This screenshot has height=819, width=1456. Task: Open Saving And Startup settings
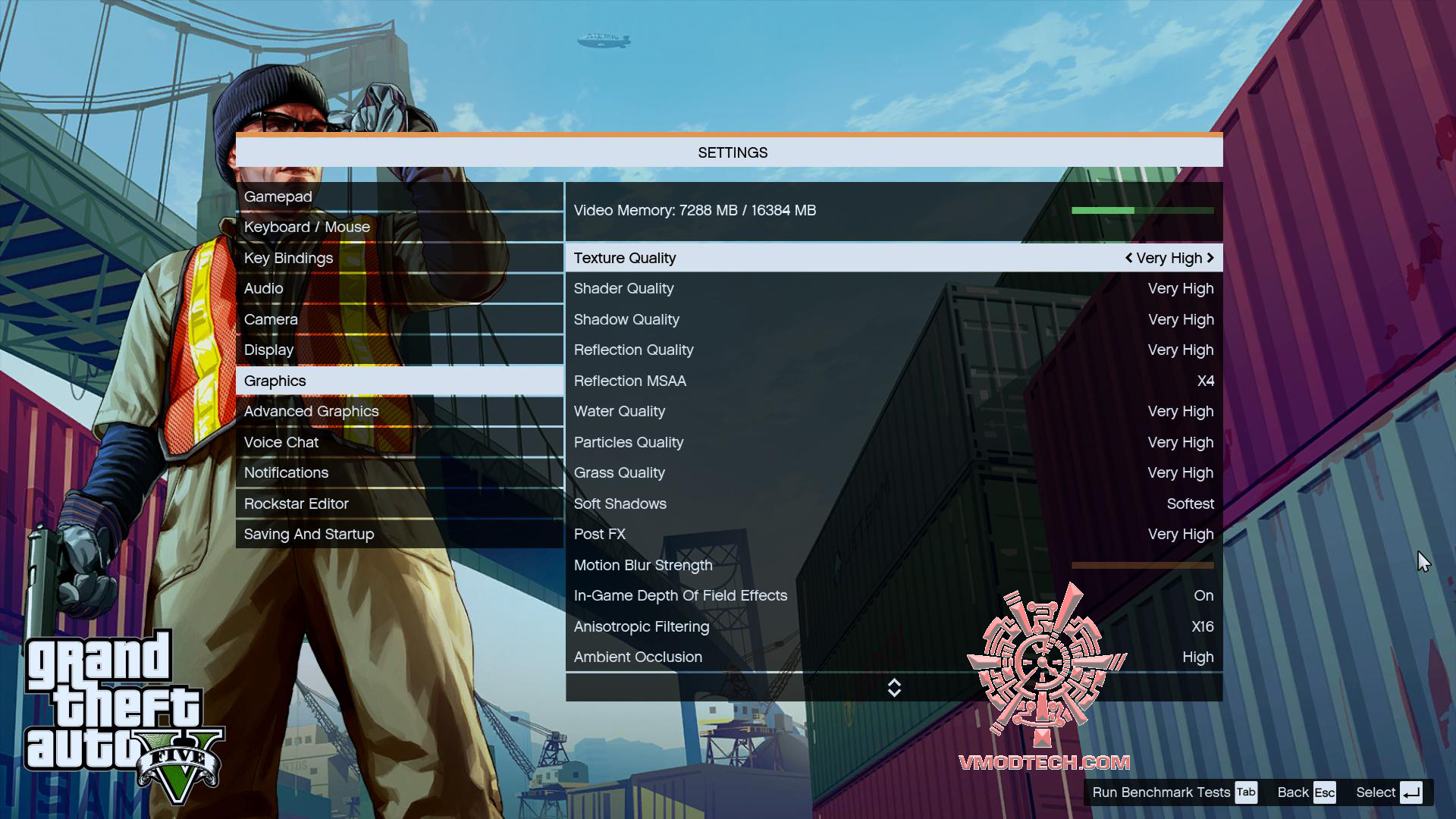pyautogui.click(x=308, y=534)
